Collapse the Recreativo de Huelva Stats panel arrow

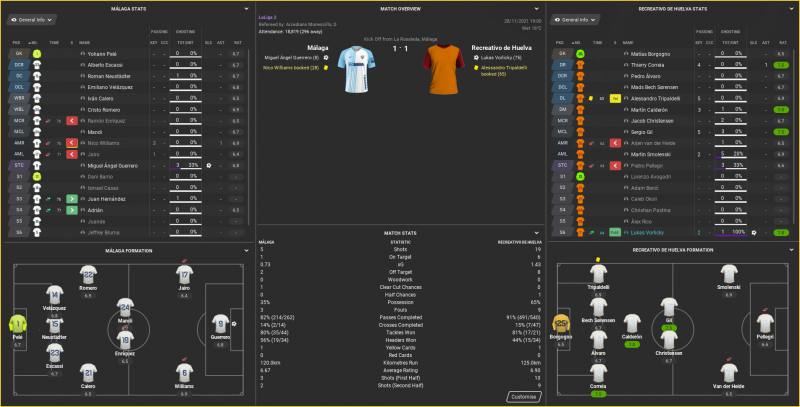791,8
